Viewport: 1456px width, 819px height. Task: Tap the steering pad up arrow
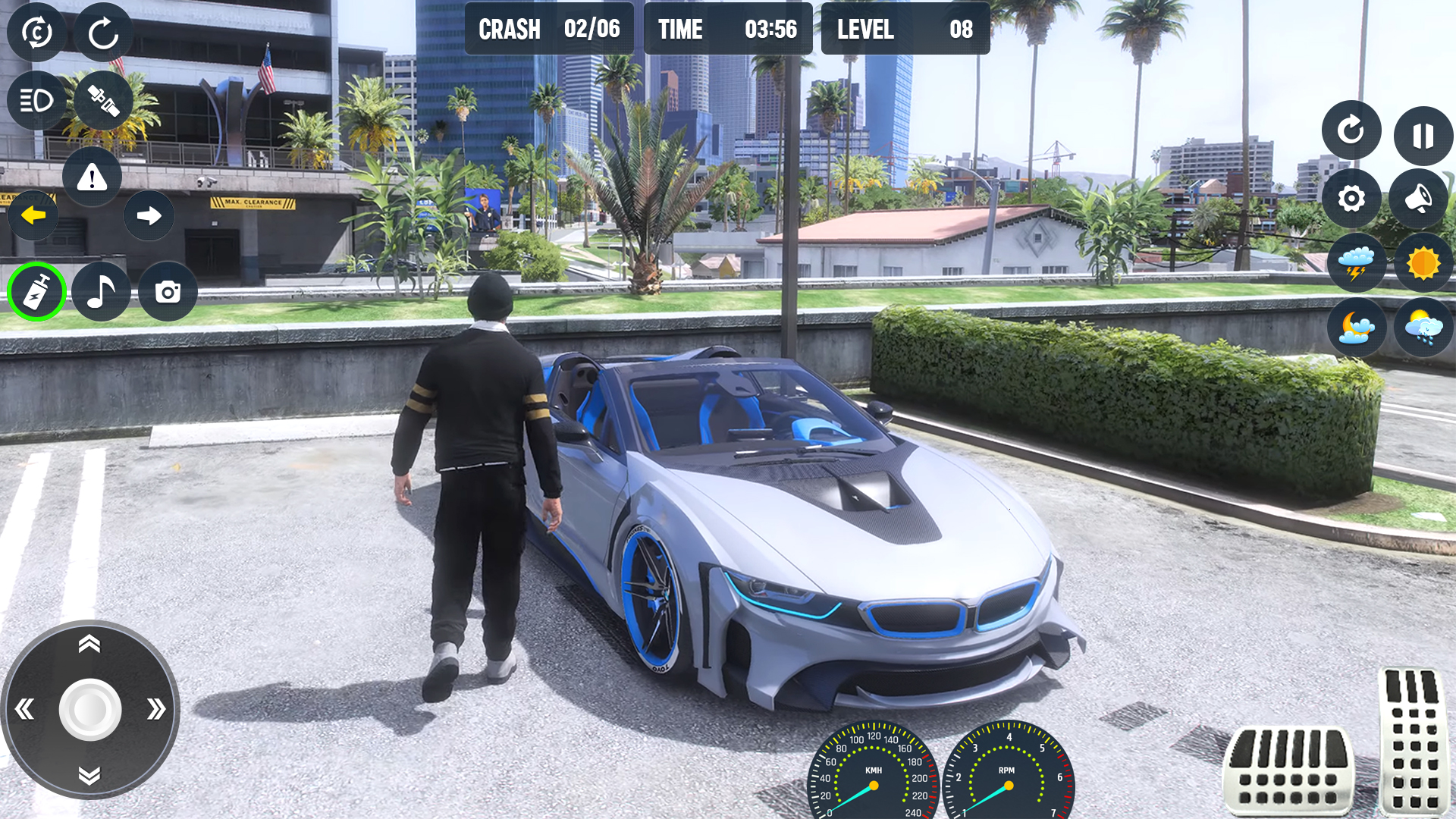pyautogui.click(x=89, y=645)
